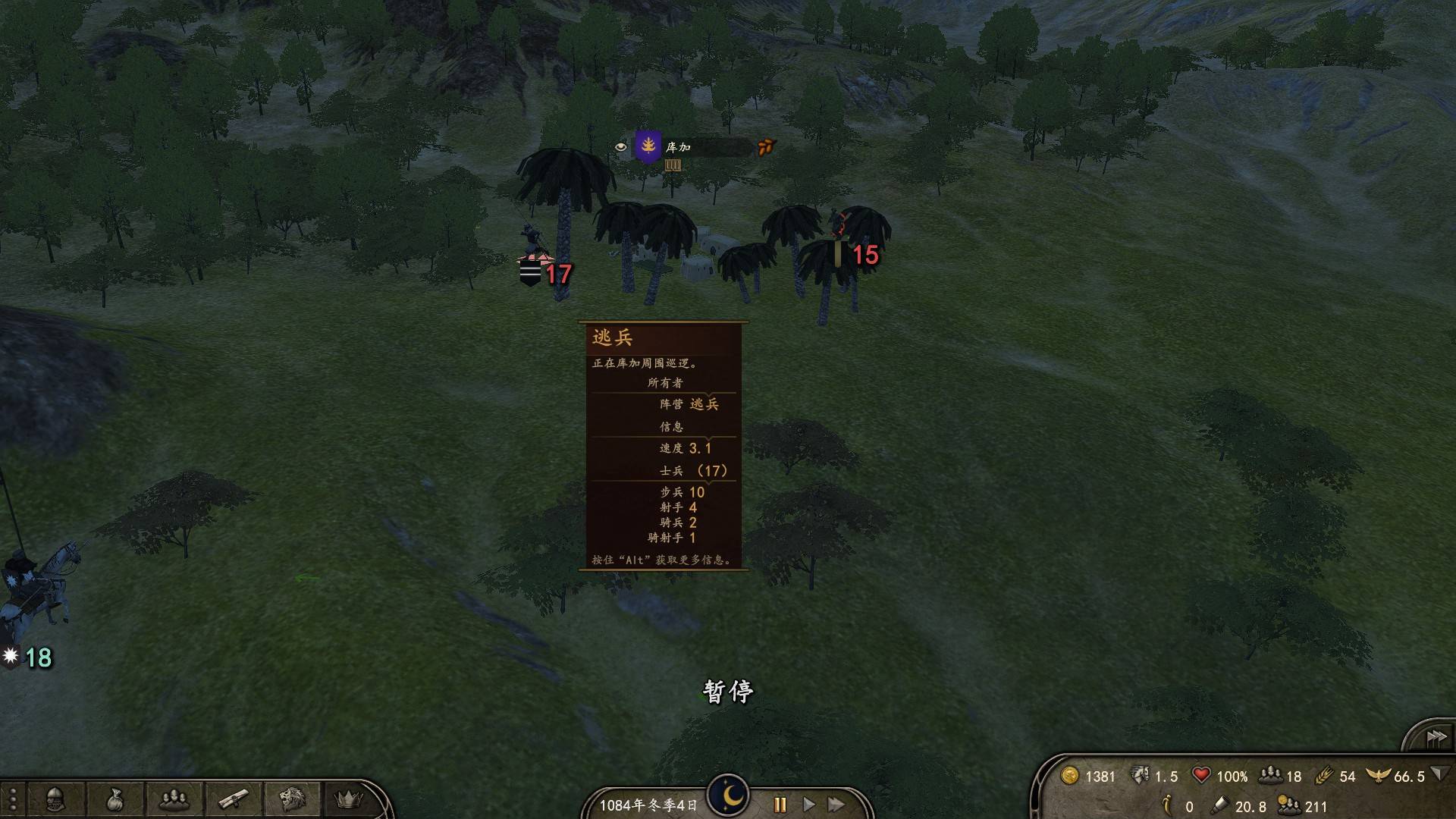This screenshot has width=1456, height=819.
Task: Open the quests scroll icon
Action: pos(233,799)
